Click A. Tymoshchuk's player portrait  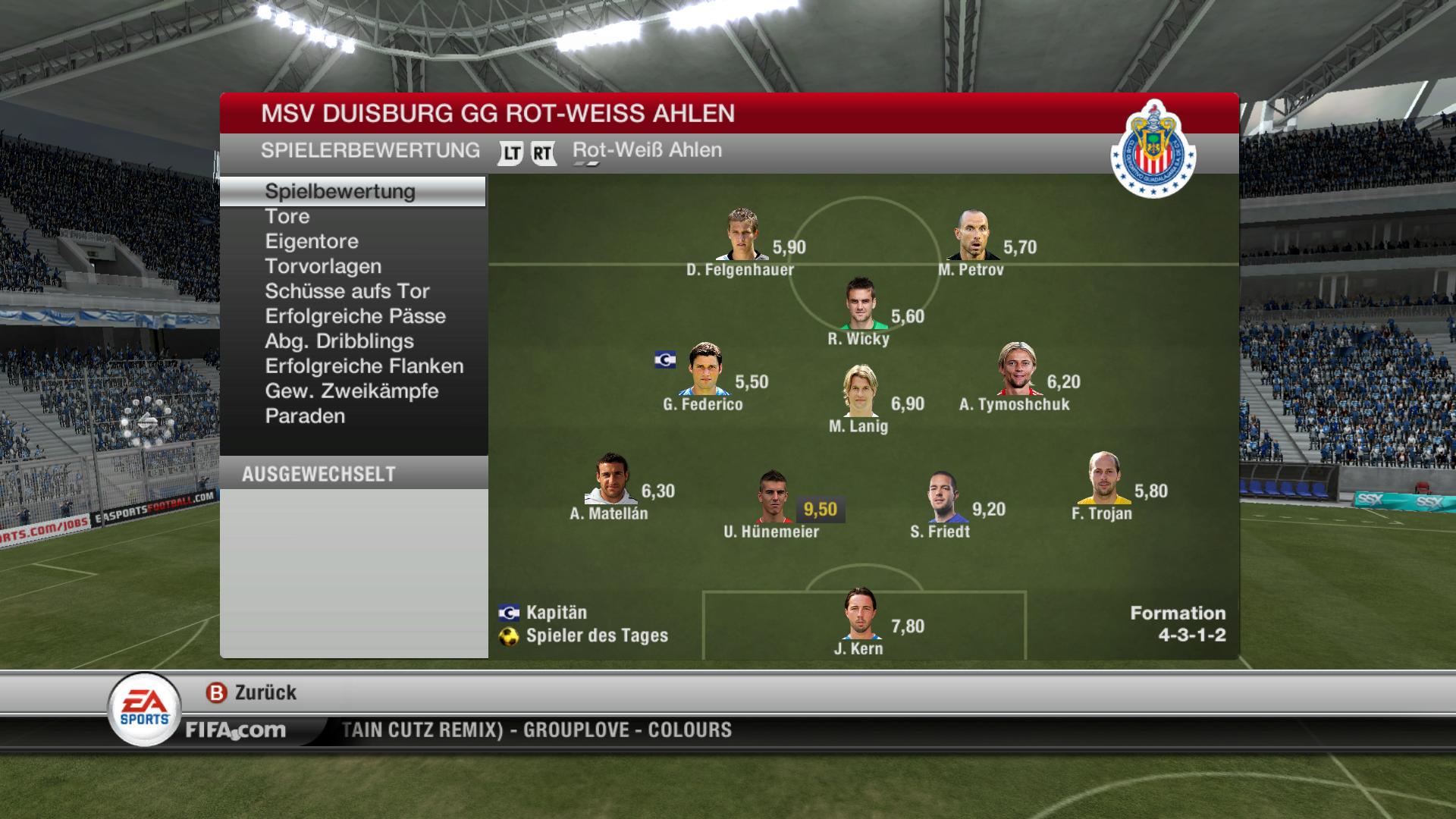pyautogui.click(x=1018, y=369)
